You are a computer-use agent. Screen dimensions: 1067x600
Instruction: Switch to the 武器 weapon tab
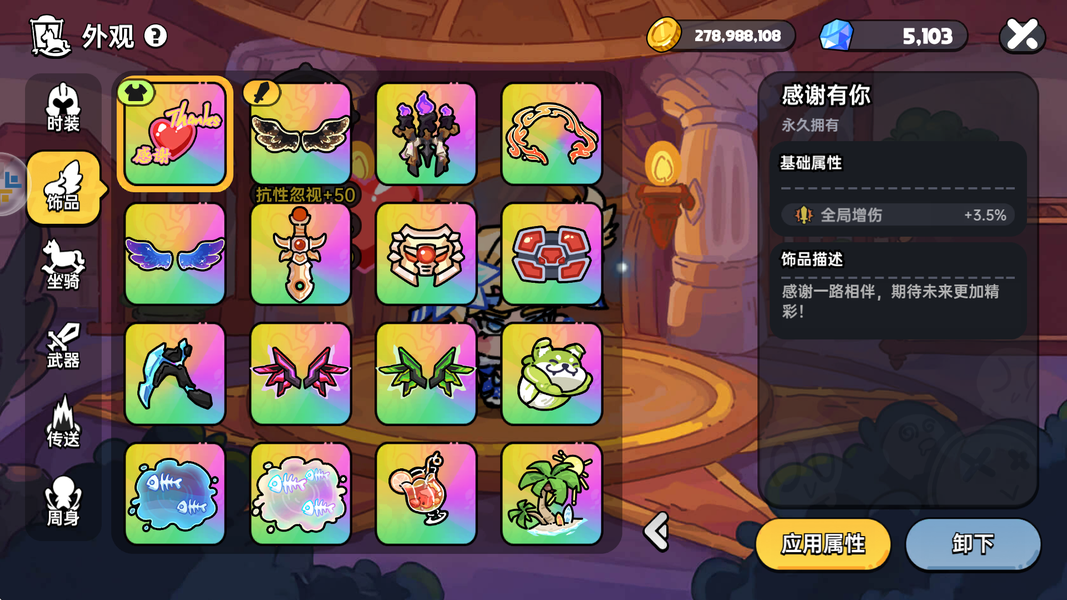[63, 345]
